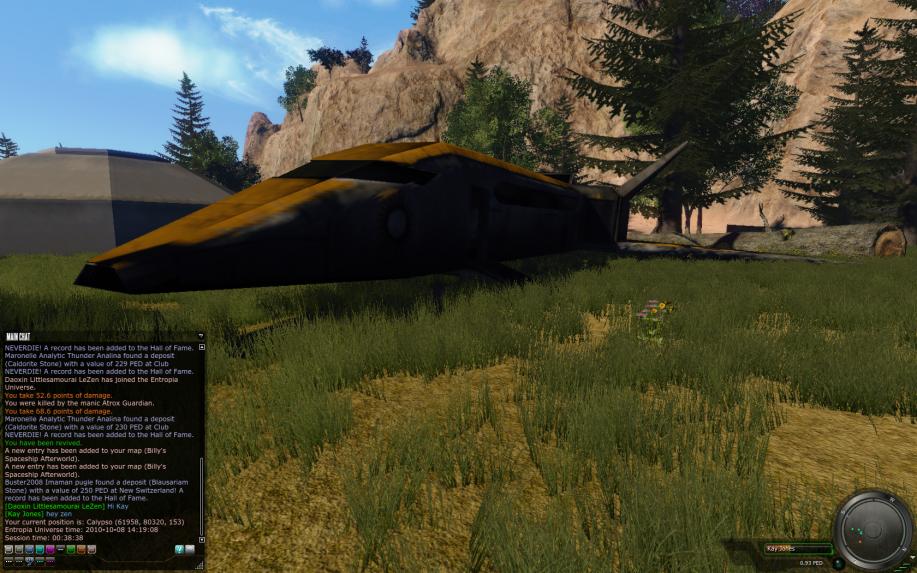Collapse the Main Chat window arrow

pyautogui.click(x=200, y=336)
